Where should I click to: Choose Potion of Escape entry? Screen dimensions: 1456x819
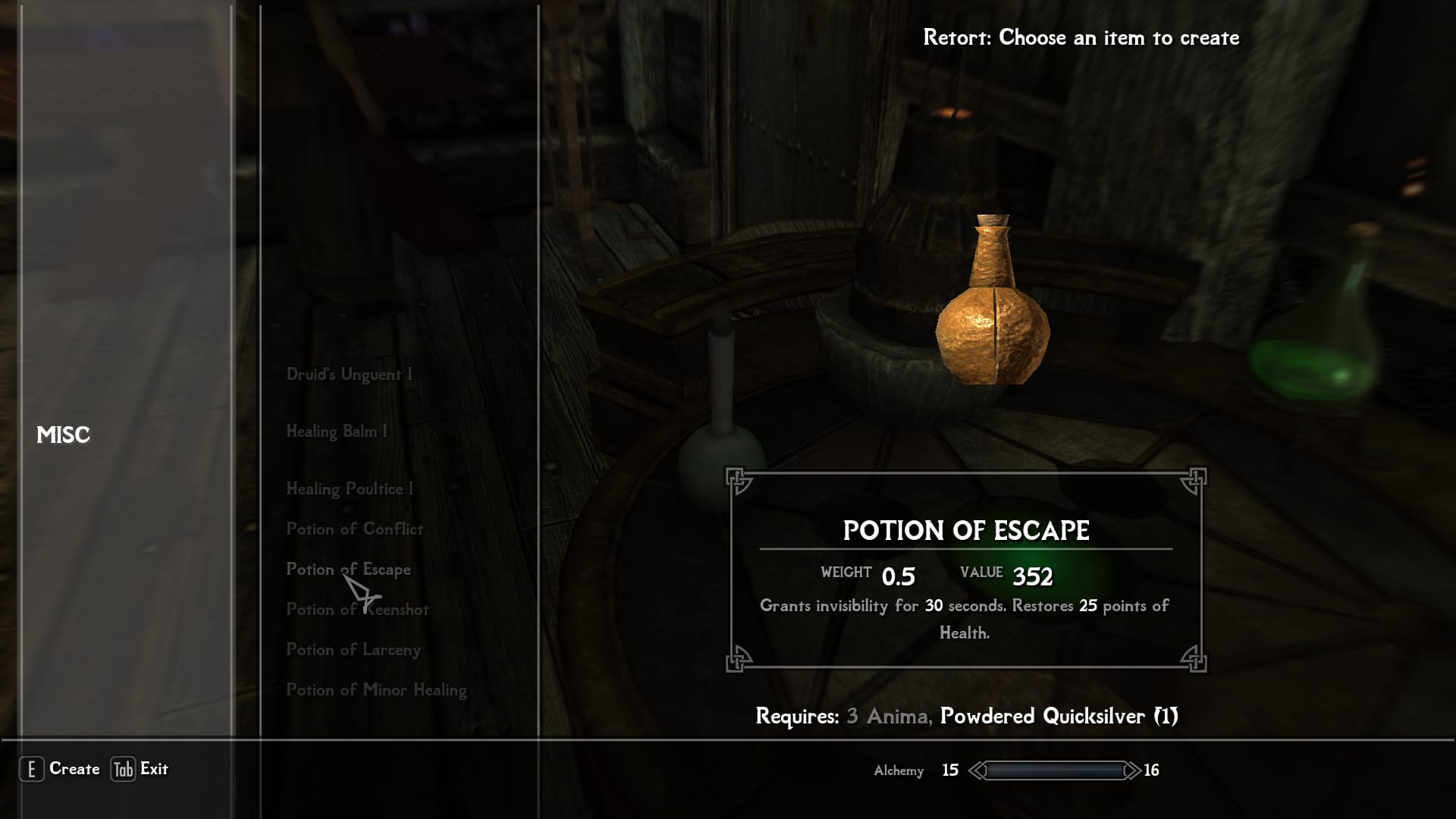click(x=348, y=570)
